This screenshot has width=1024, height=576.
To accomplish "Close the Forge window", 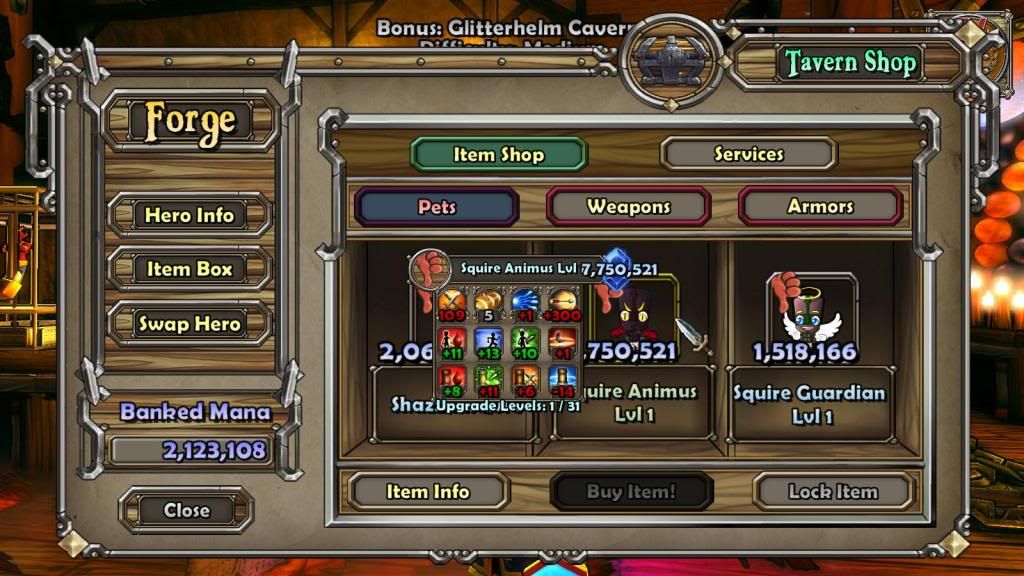I will point(187,510).
